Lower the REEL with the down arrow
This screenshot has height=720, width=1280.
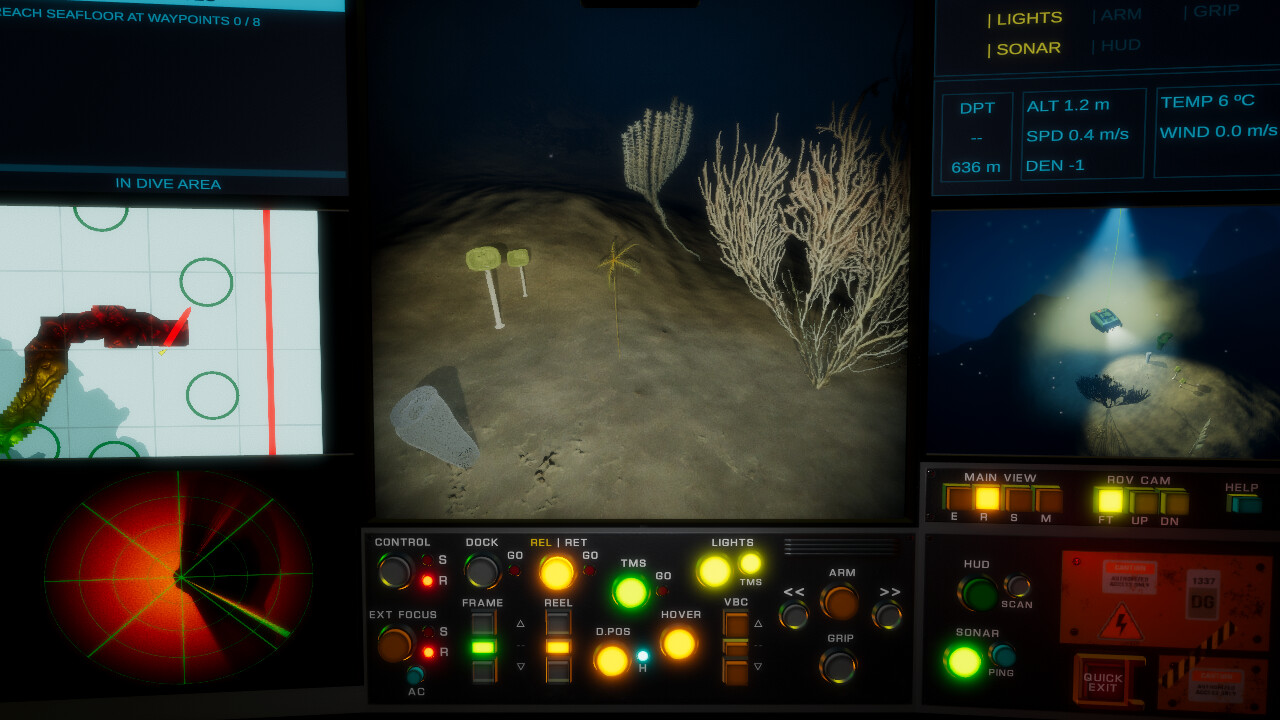558,670
